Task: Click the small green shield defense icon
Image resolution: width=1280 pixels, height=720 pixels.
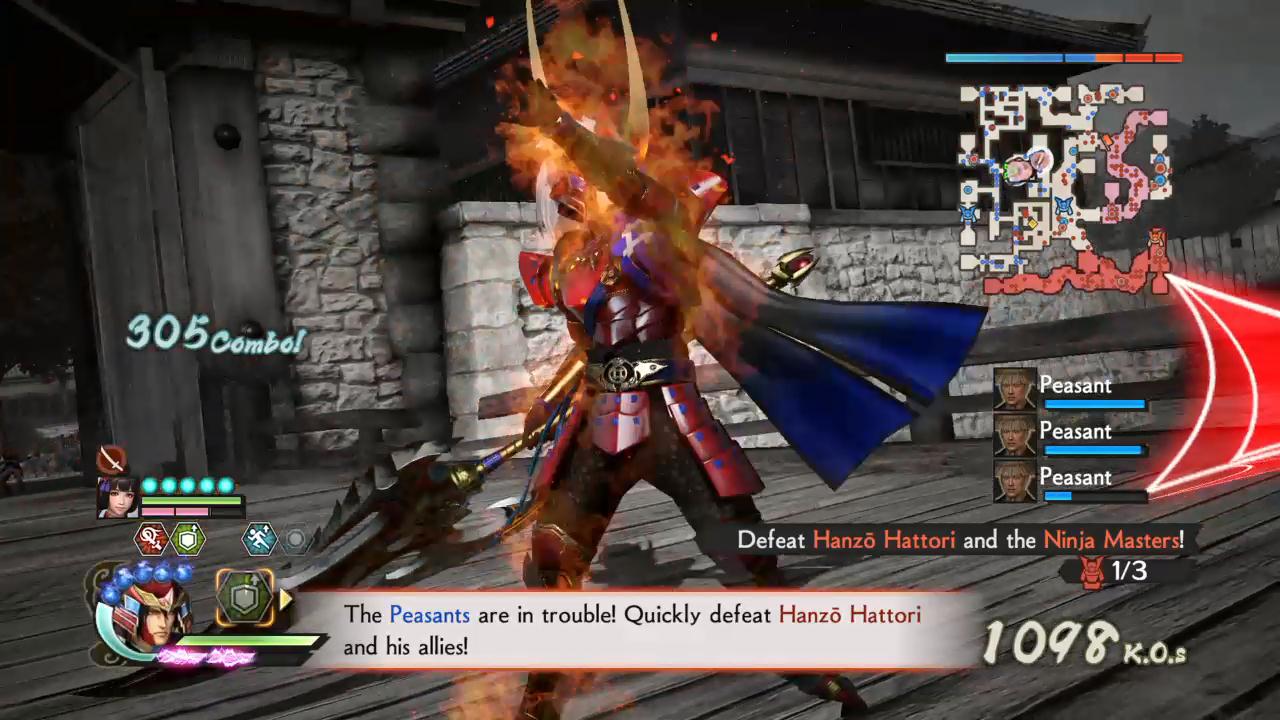Action: pos(188,540)
